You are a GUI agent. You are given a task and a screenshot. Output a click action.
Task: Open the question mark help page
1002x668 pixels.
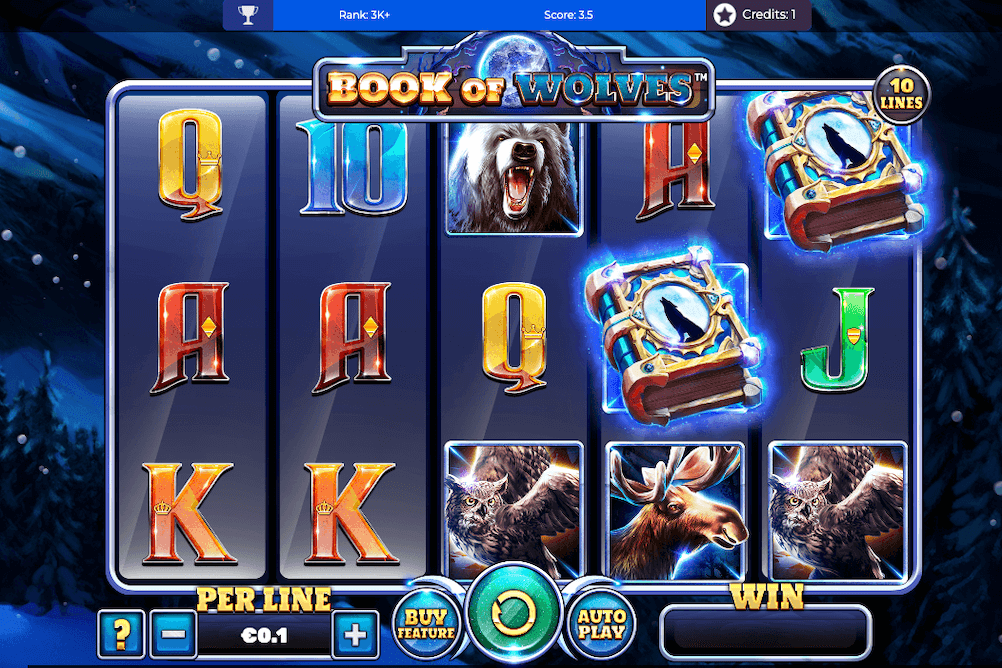(x=122, y=634)
